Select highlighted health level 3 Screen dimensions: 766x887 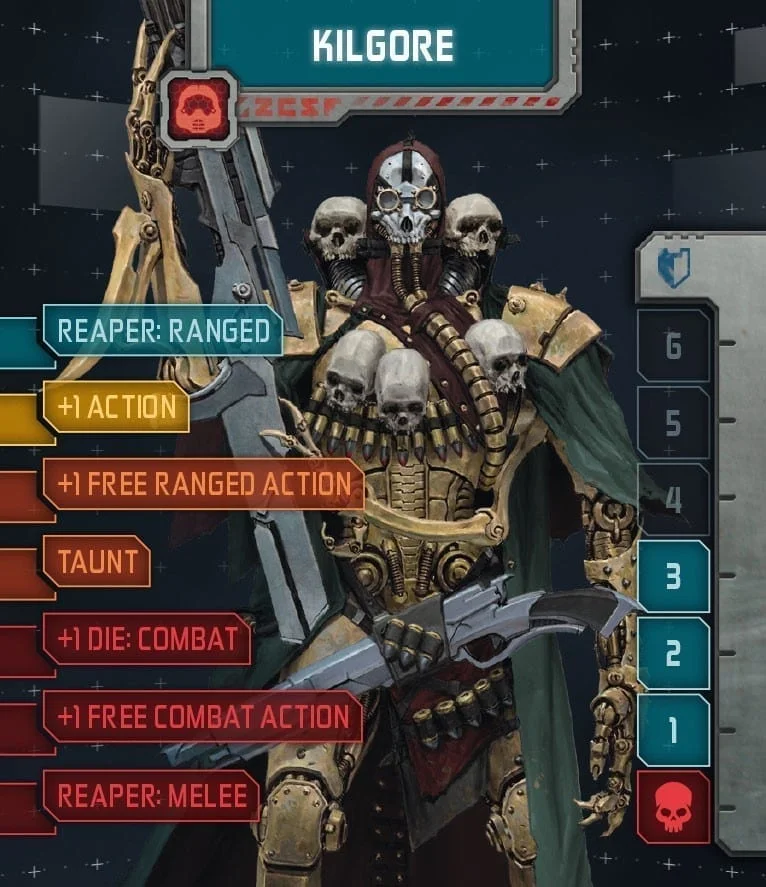point(673,577)
